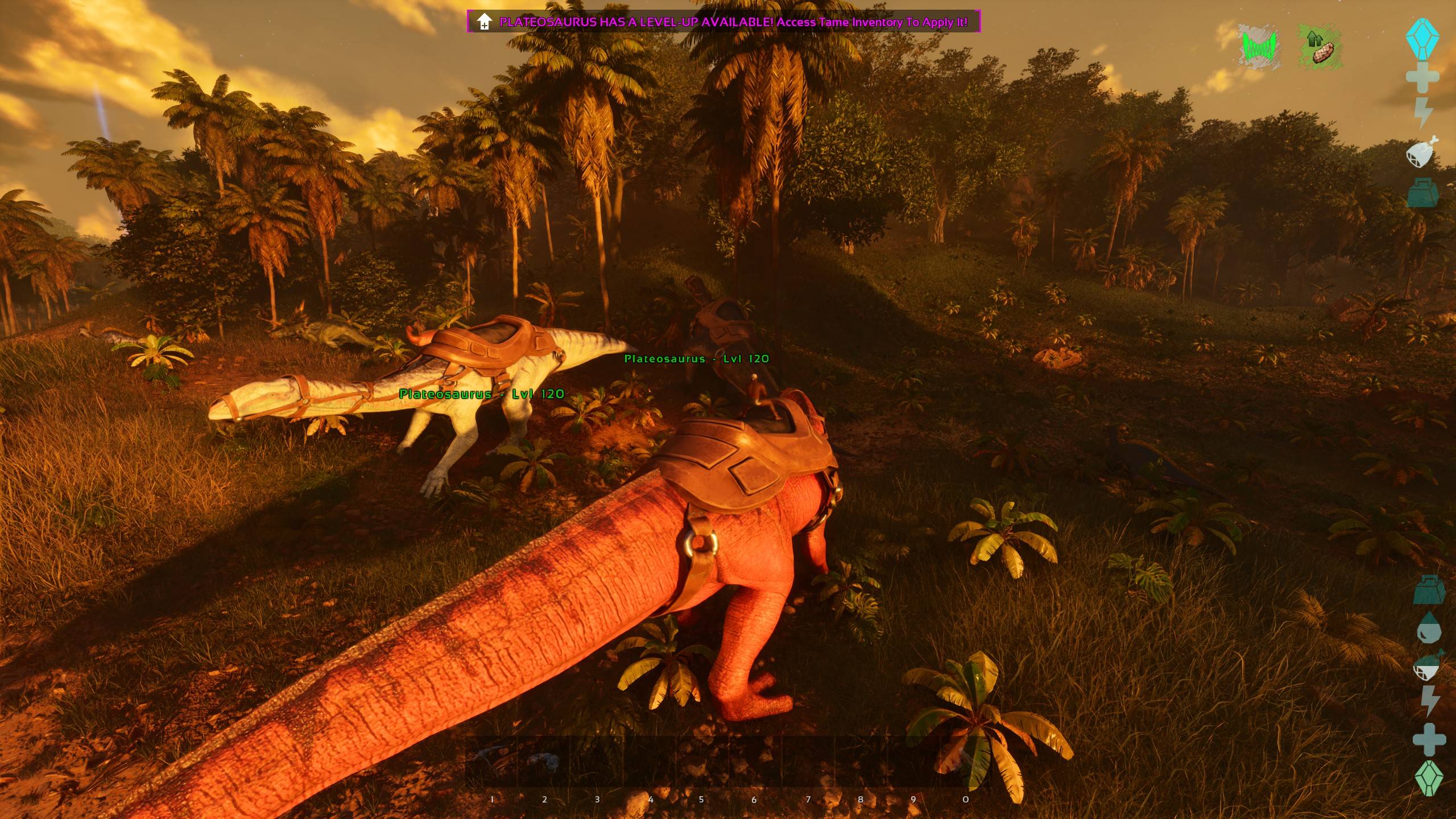
Task: Select the green fanged jaws buff icon
Action: (1259, 47)
